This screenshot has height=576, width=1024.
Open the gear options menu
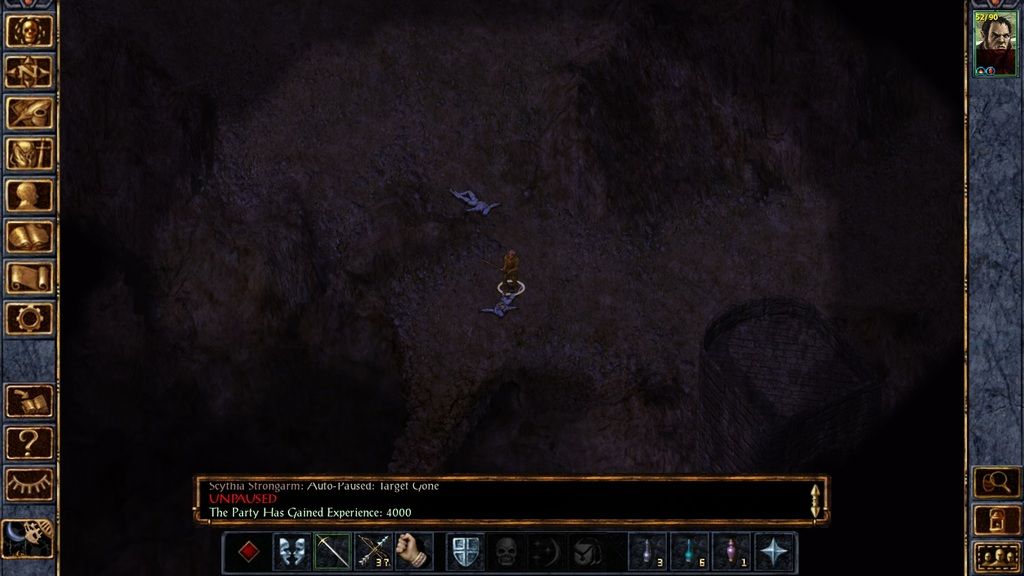coord(29,319)
